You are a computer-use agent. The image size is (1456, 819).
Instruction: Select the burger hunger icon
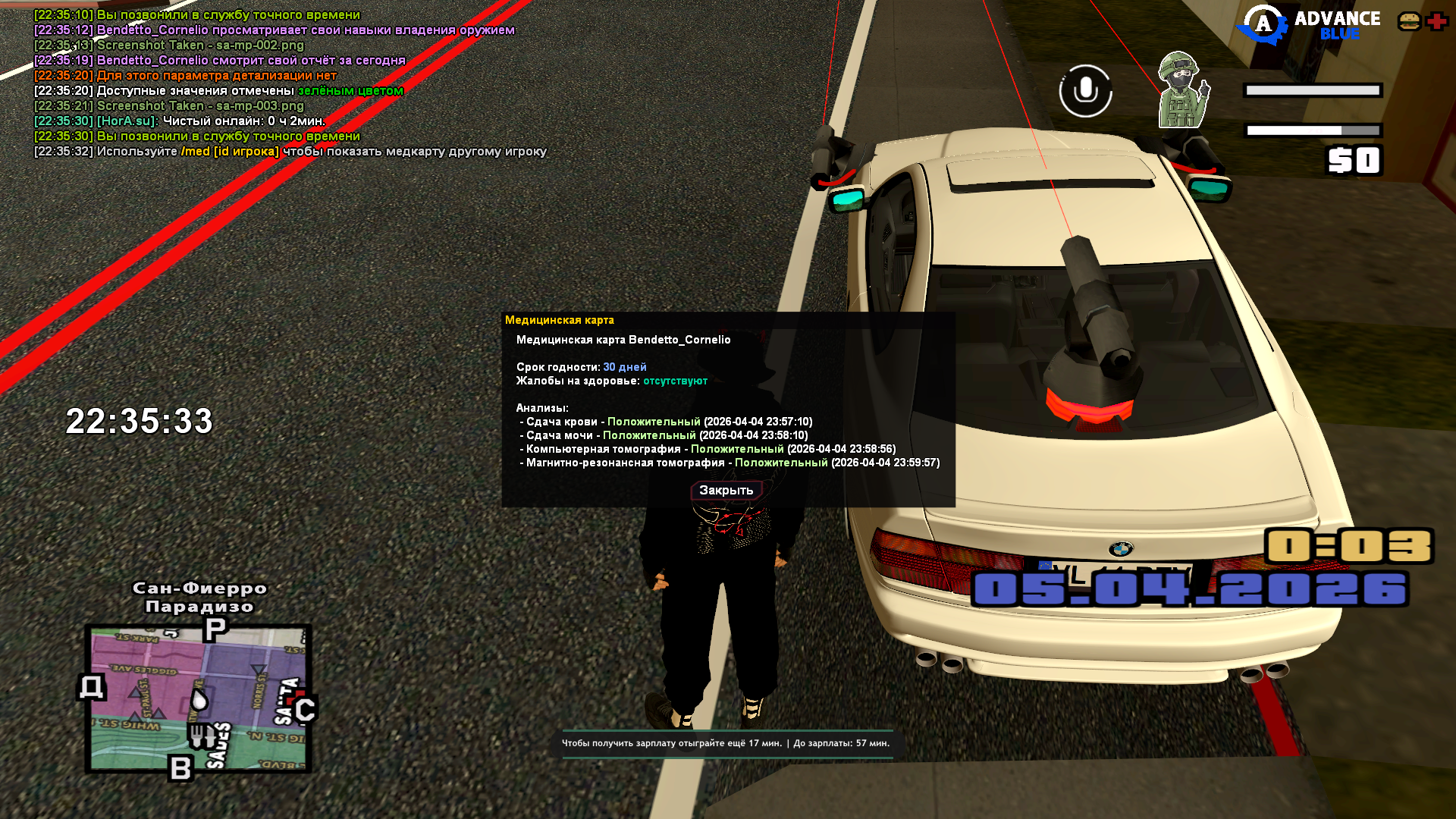pos(1409,21)
